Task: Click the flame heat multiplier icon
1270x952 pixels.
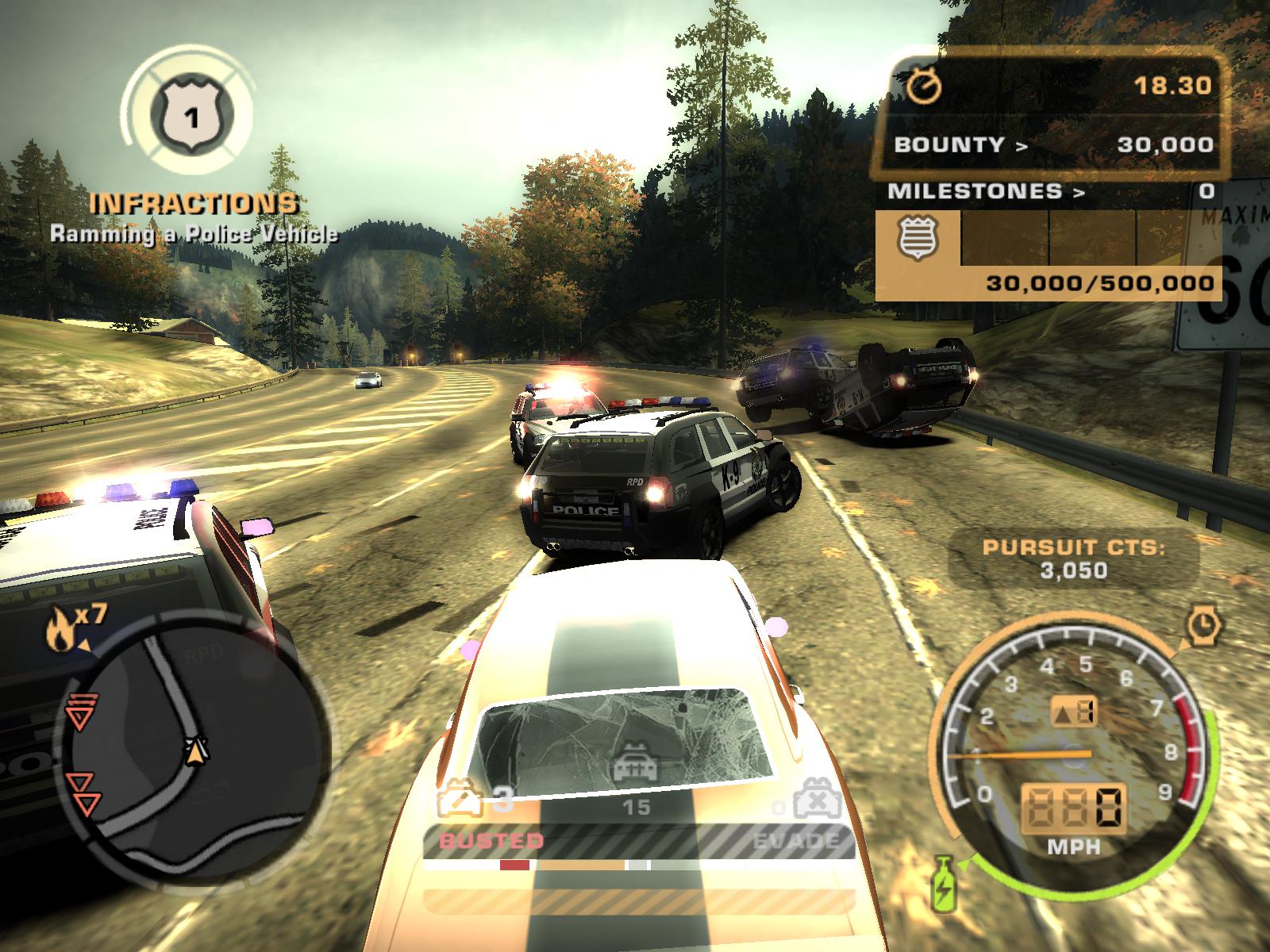Action: point(58,631)
